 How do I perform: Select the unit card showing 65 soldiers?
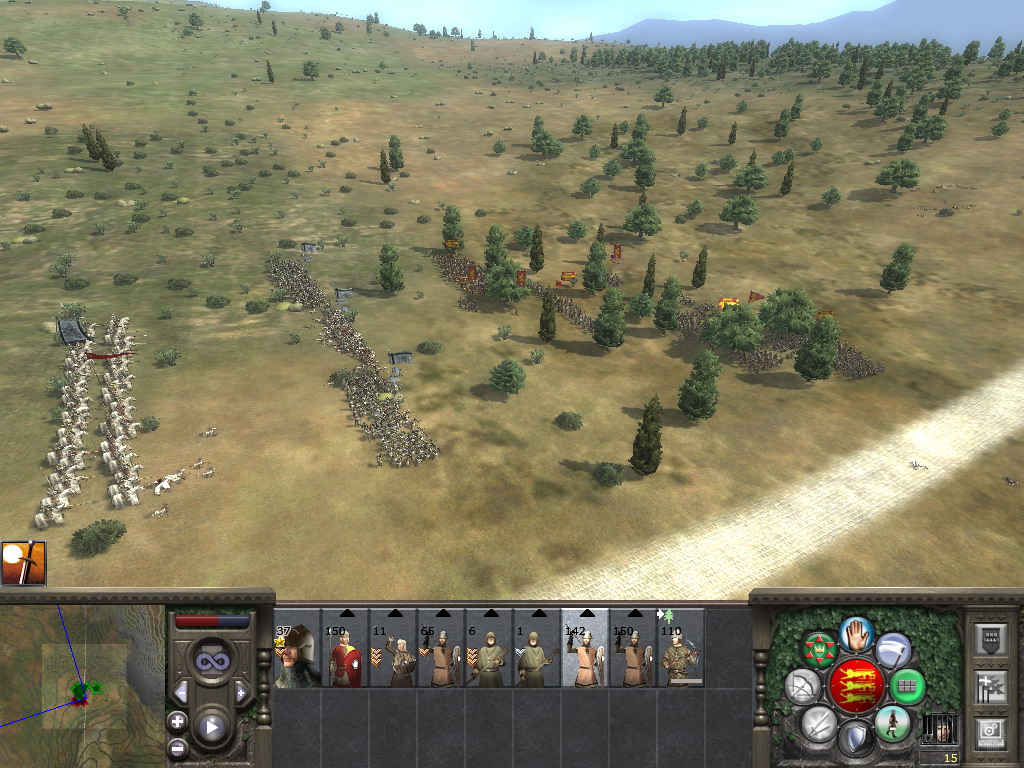click(x=441, y=657)
